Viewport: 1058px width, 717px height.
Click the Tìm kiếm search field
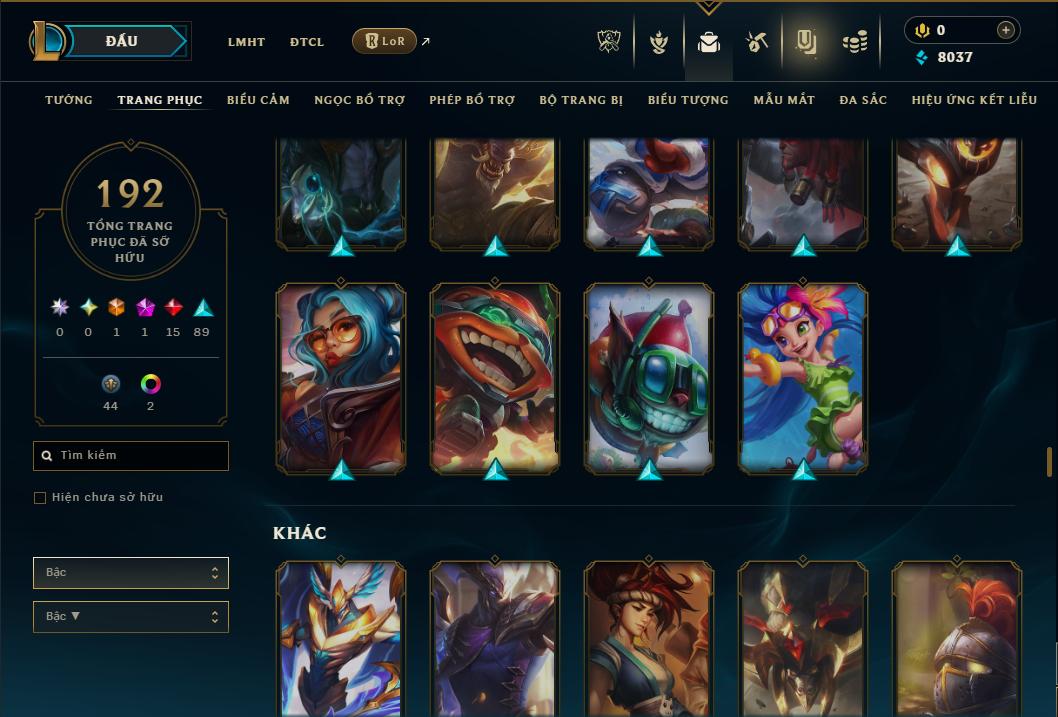[131, 456]
